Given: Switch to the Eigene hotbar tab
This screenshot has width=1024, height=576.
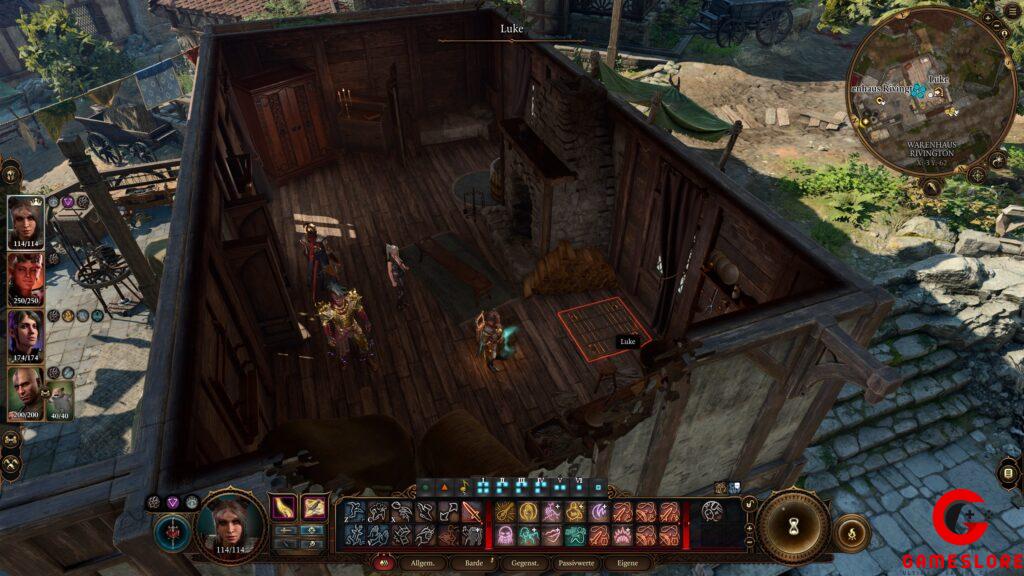Looking at the screenshot, I should click(628, 565).
